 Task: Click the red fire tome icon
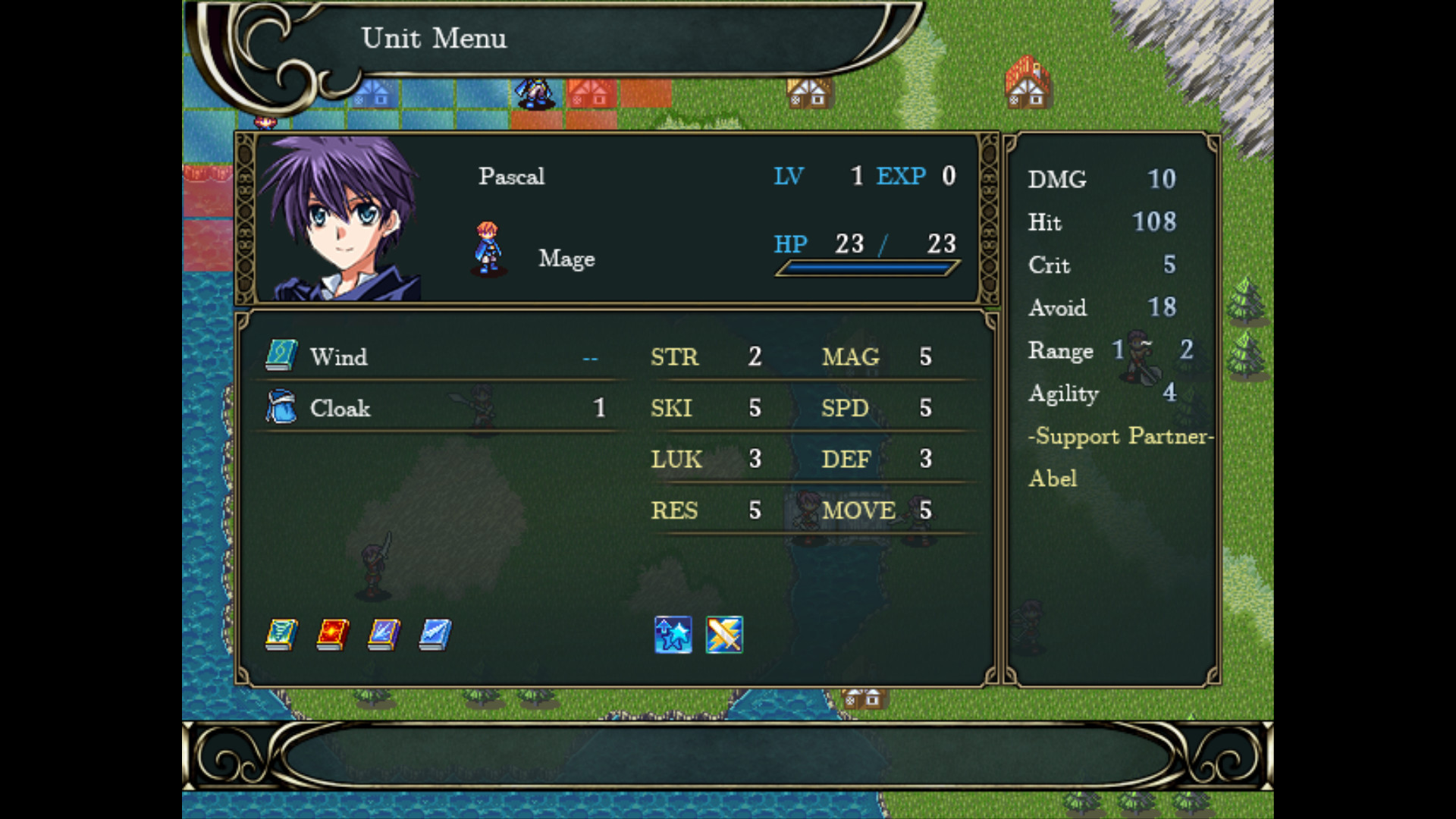333,635
